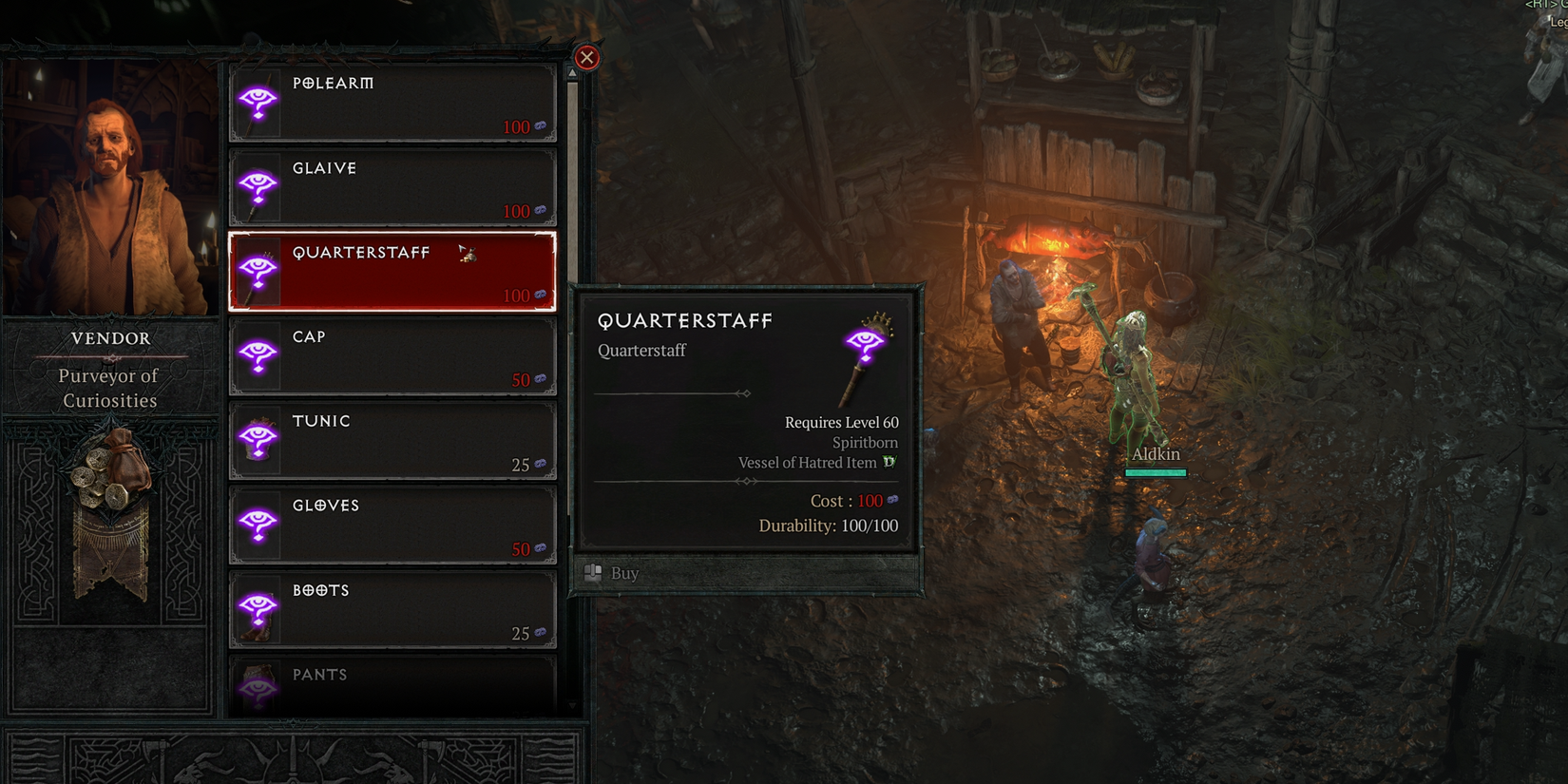Viewport: 1568px width, 784px height.
Task: Select the Polearm vendor item
Action: point(392,103)
